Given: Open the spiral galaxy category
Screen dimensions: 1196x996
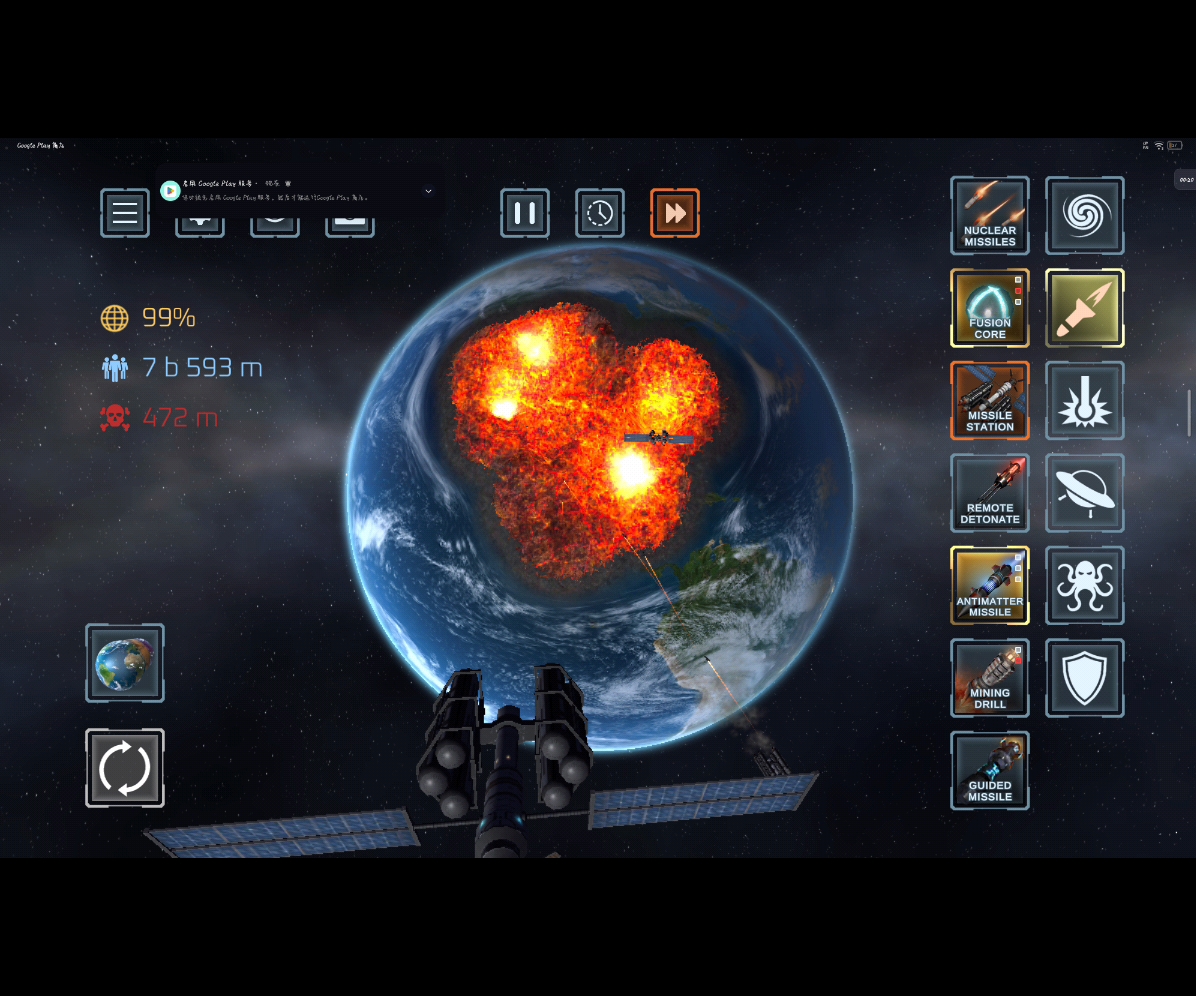Looking at the screenshot, I should [1085, 215].
